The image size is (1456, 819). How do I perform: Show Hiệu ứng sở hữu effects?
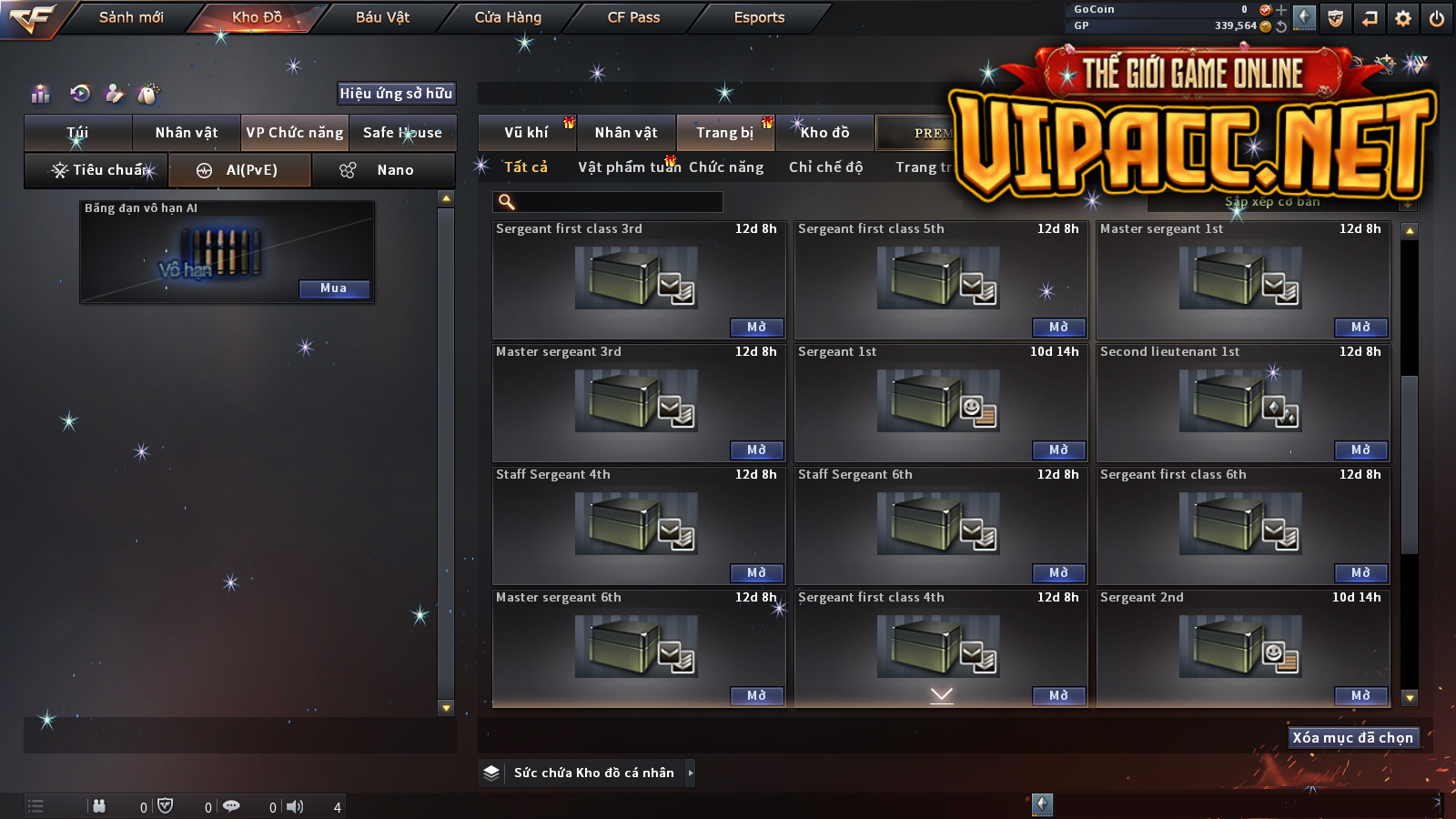[396, 93]
